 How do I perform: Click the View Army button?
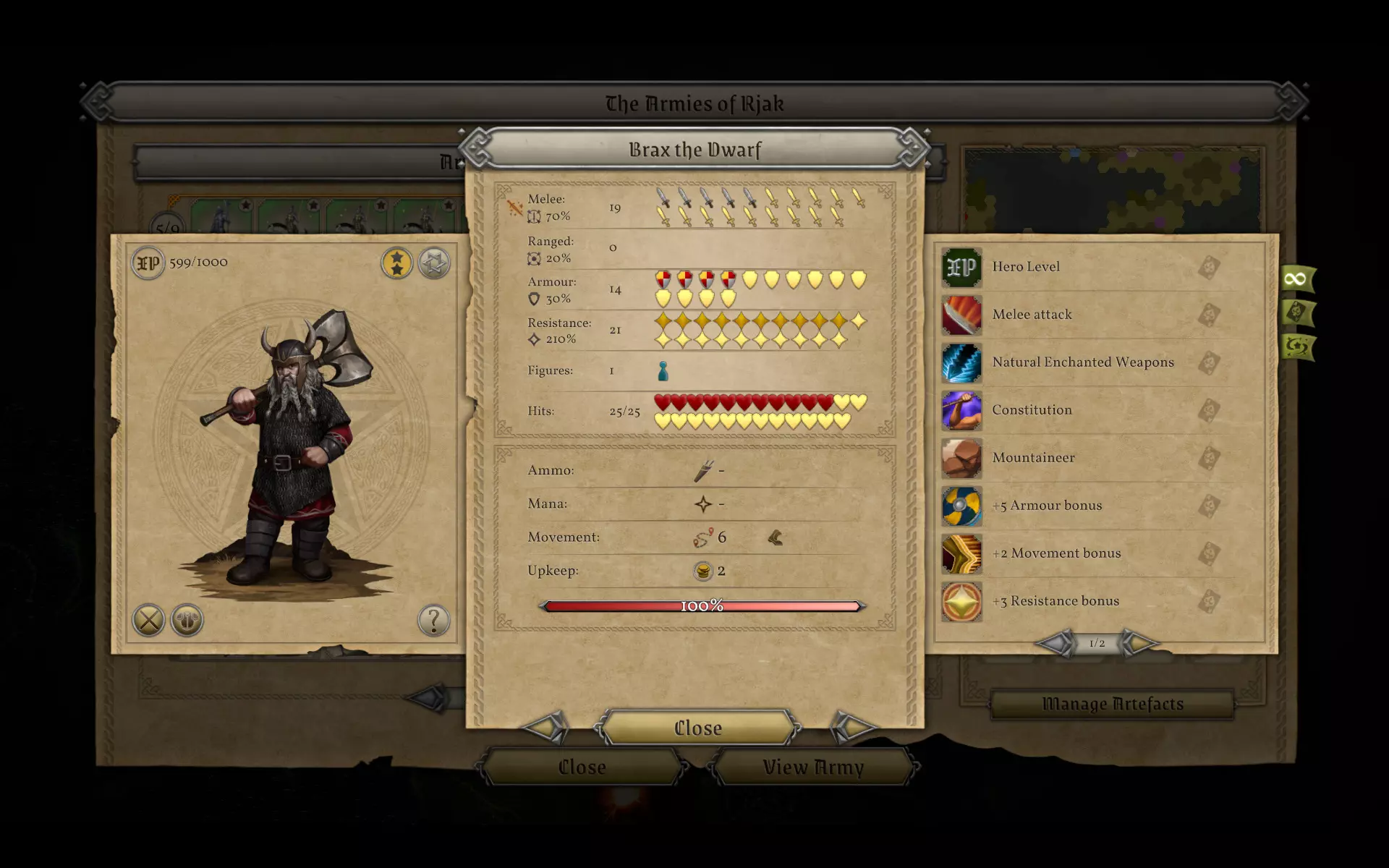(x=813, y=767)
